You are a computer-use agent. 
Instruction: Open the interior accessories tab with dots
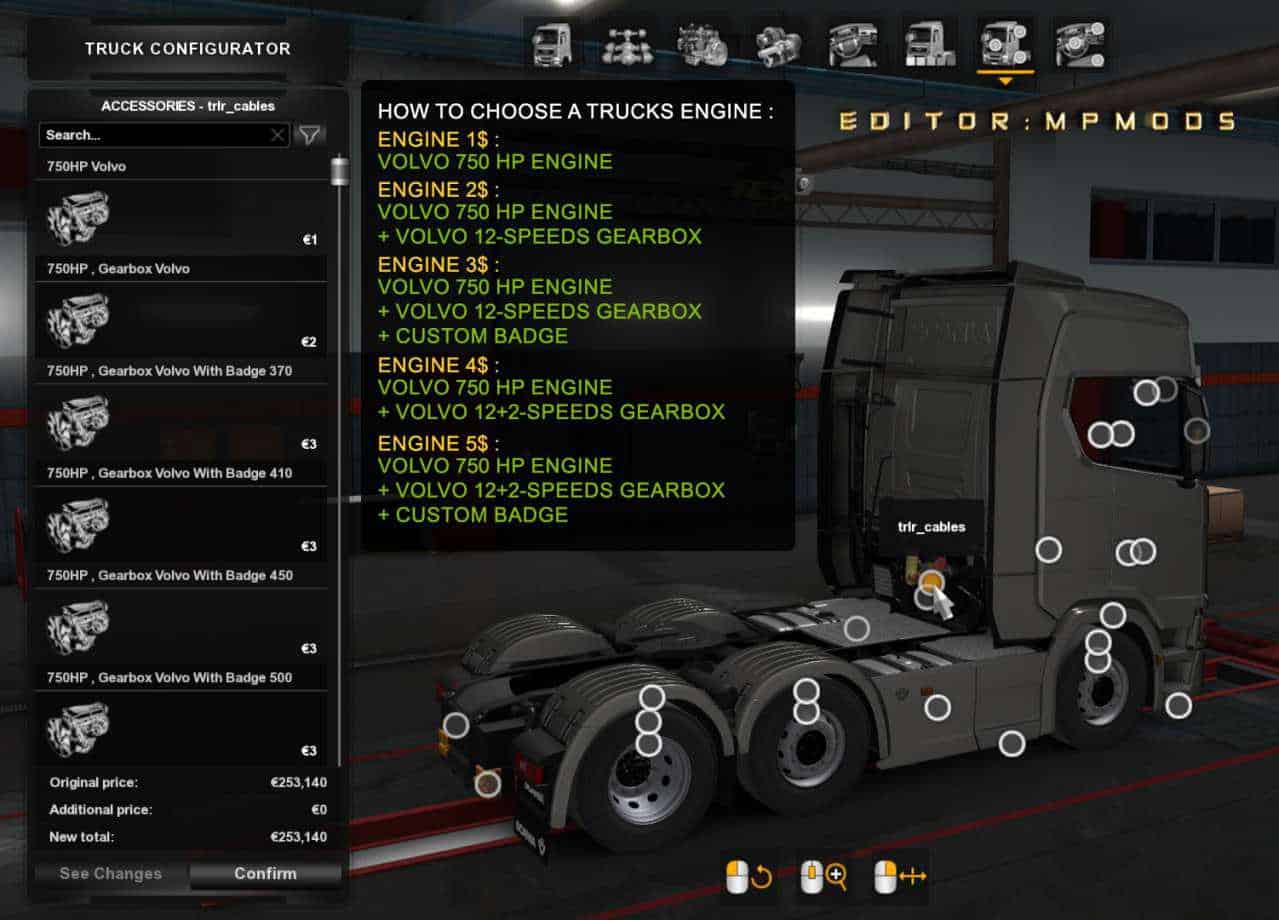pyautogui.click(x=1080, y=45)
